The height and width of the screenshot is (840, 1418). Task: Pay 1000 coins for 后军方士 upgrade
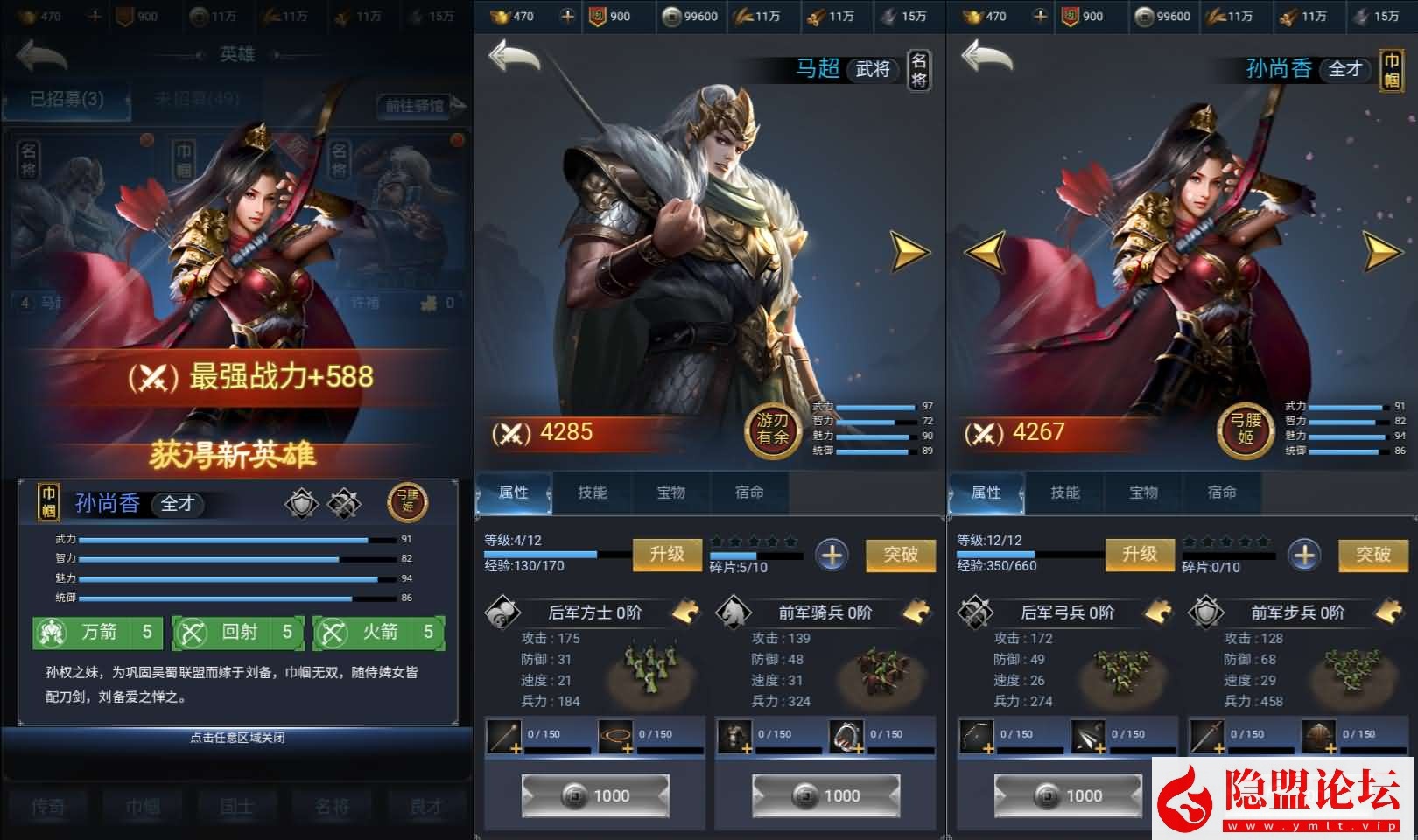[x=594, y=795]
